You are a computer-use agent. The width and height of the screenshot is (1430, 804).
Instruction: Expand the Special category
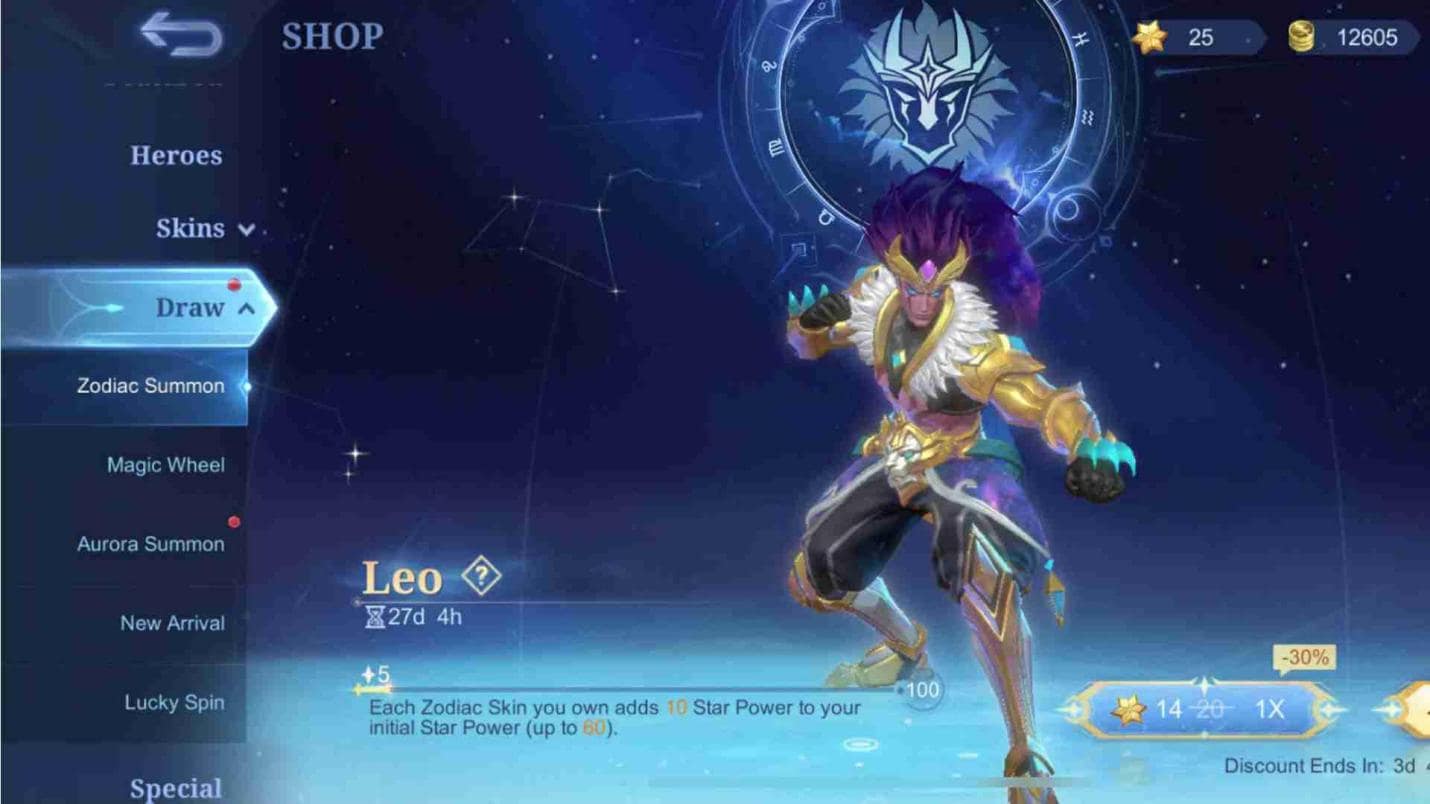tap(178, 788)
